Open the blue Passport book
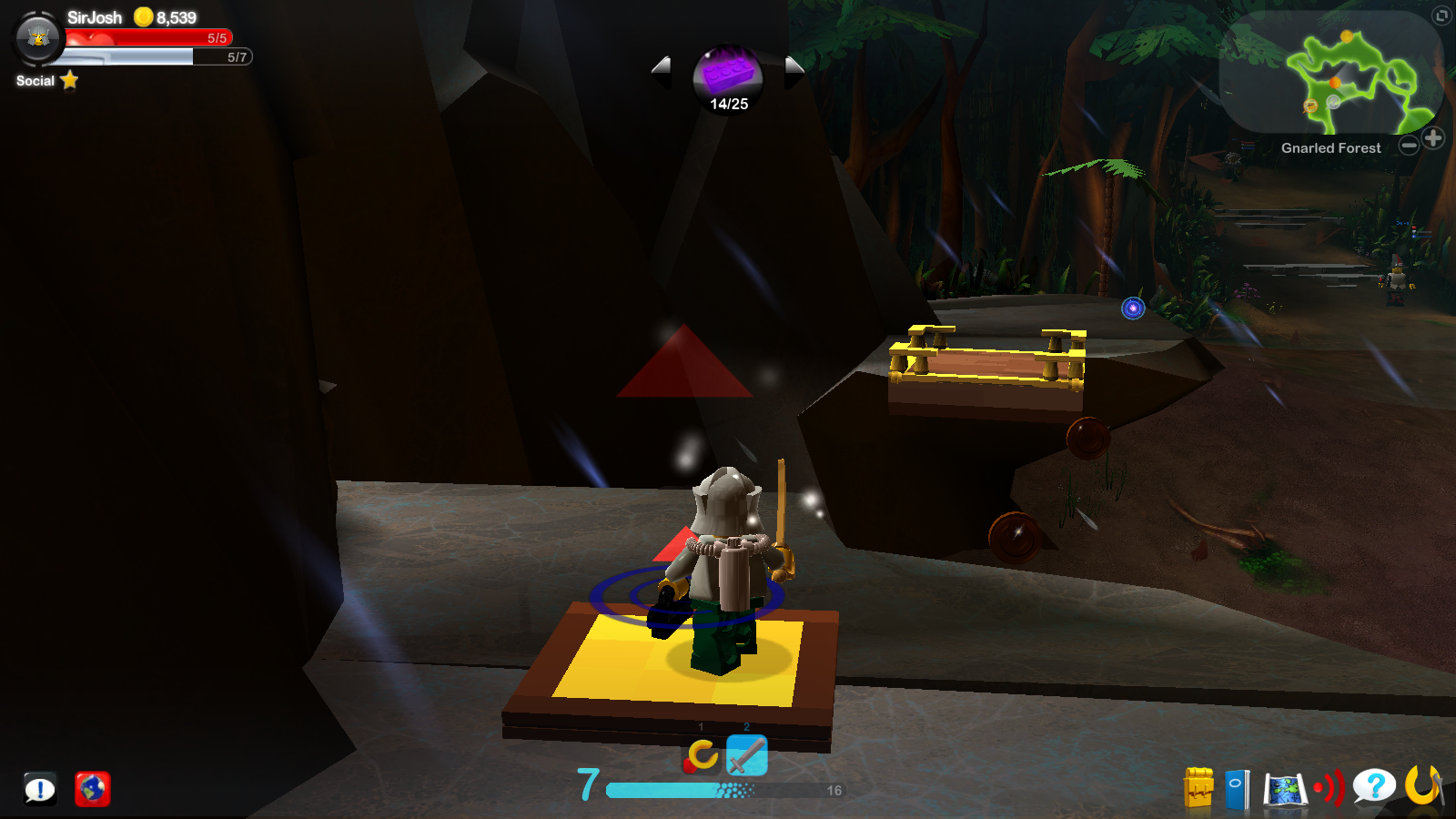The image size is (1456, 819). click(1238, 788)
